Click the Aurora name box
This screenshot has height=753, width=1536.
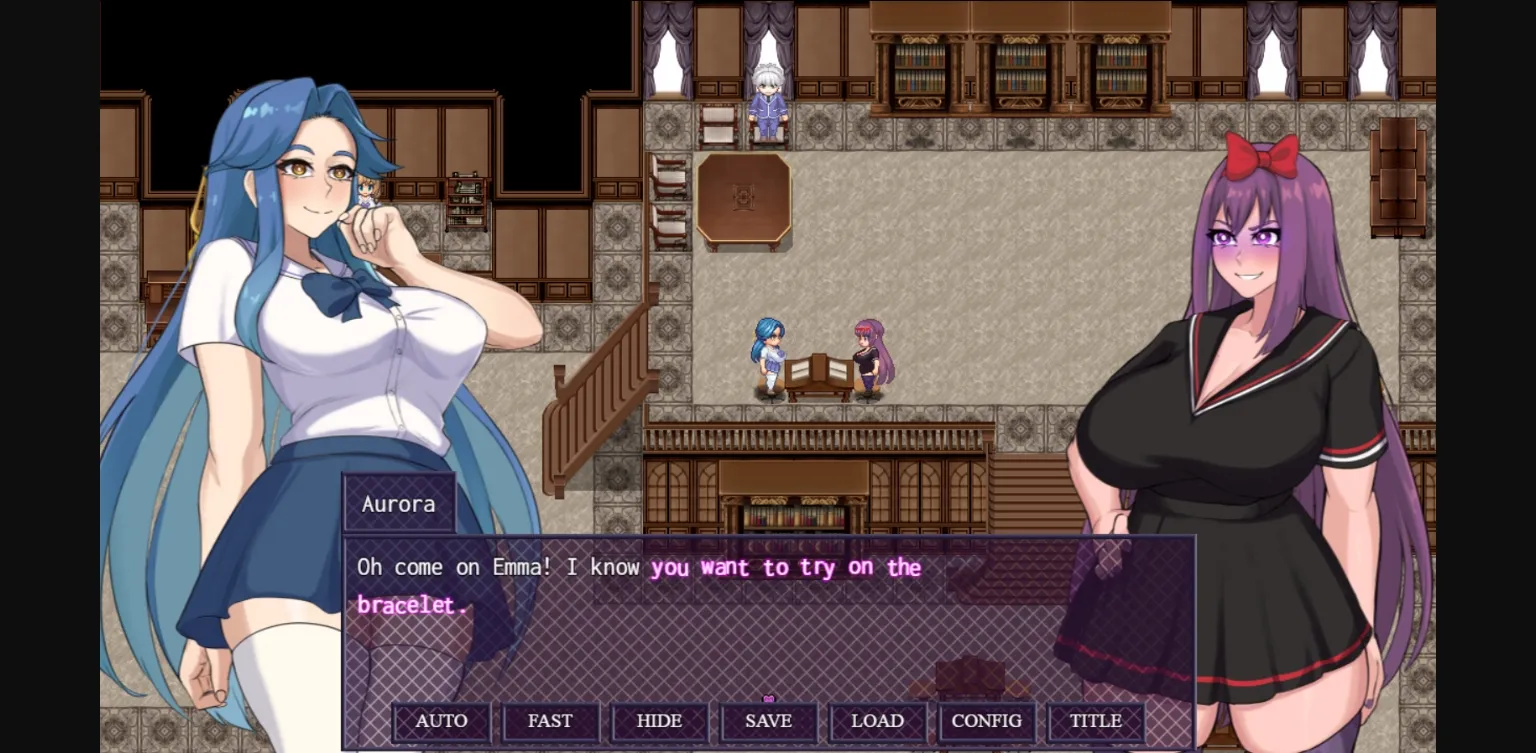397,504
